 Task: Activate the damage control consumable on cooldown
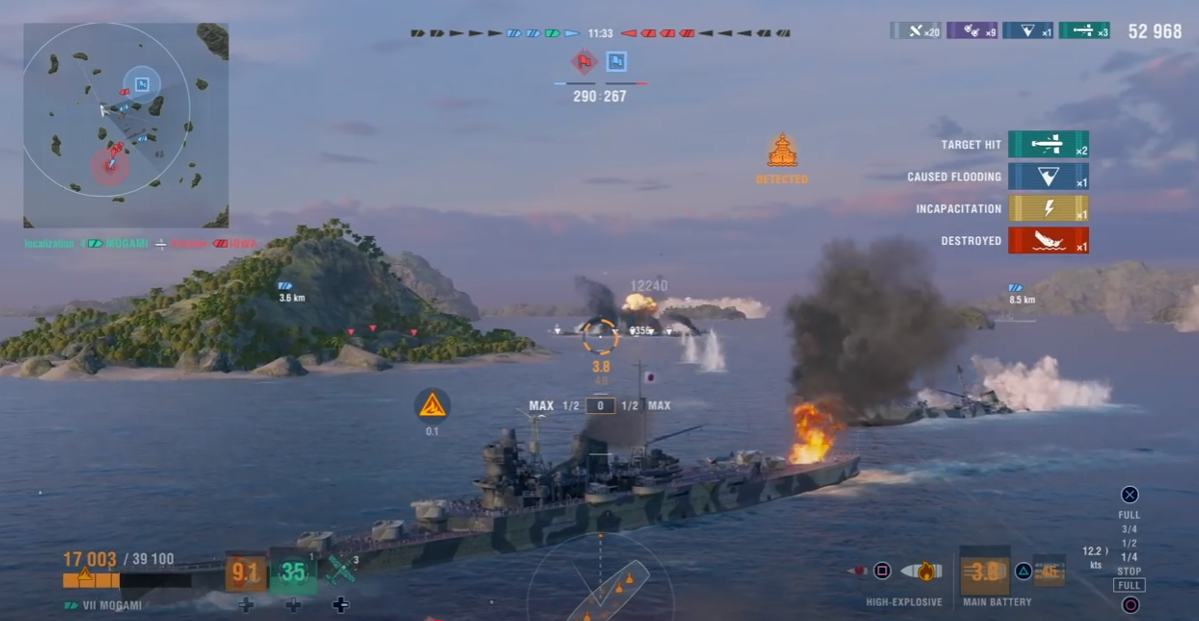point(245,572)
